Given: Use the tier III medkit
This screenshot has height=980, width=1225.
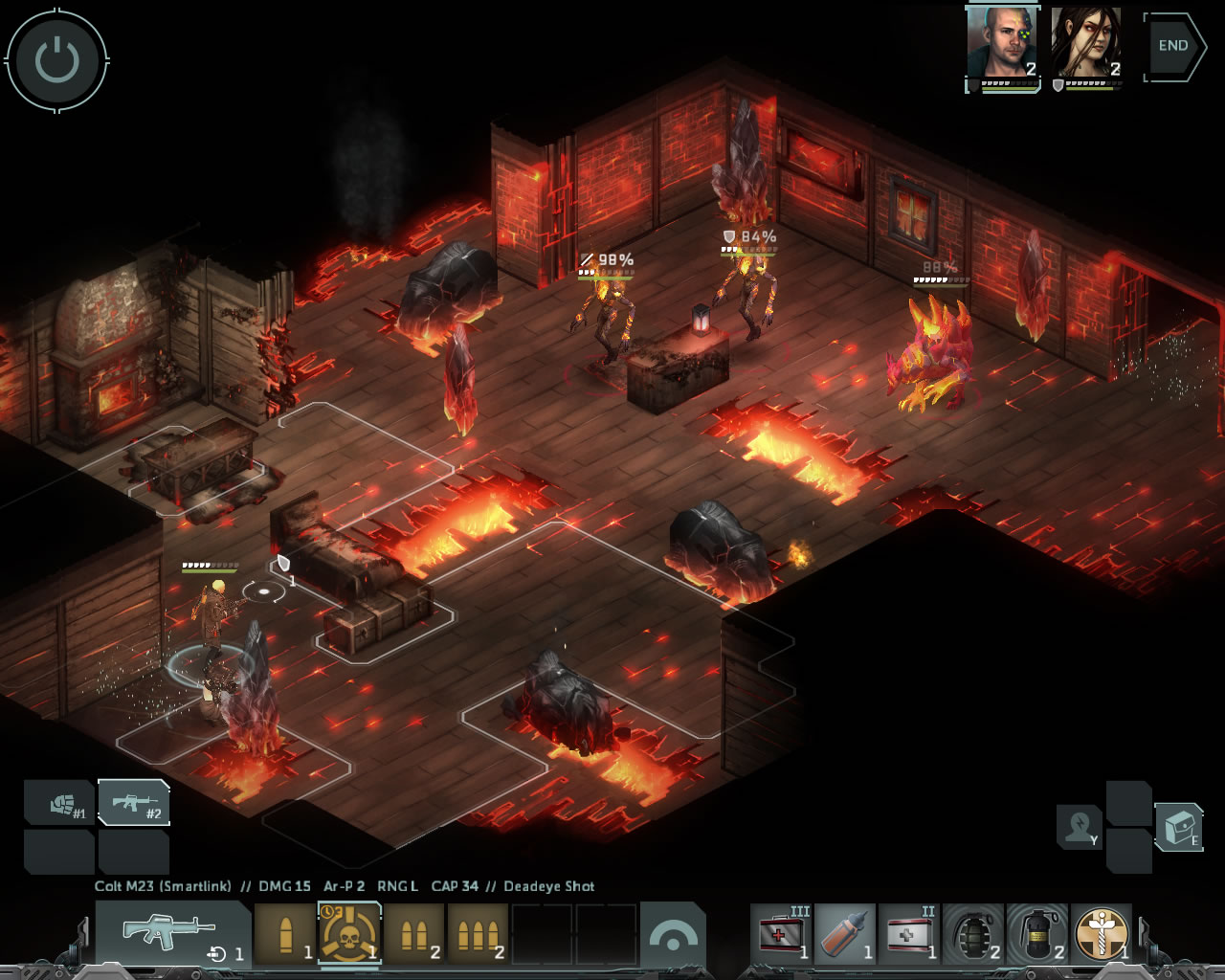Looking at the screenshot, I should 781,933.
